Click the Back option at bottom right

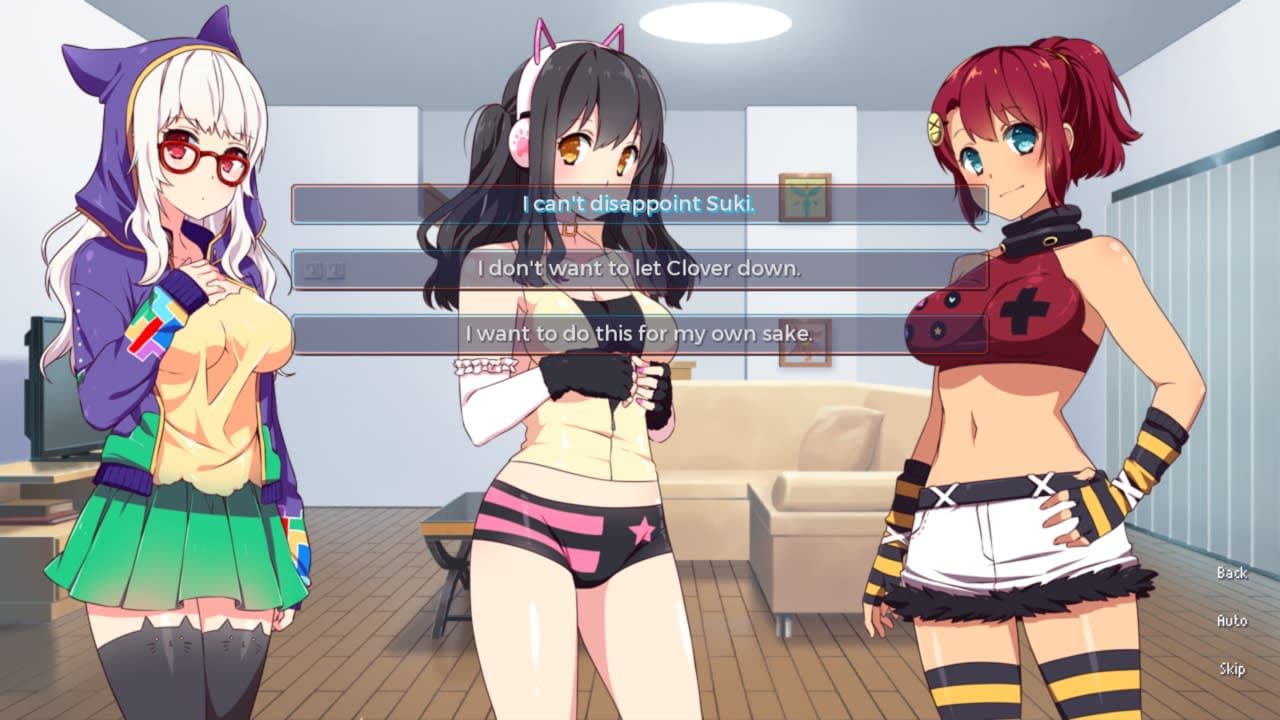[x=1232, y=574]
